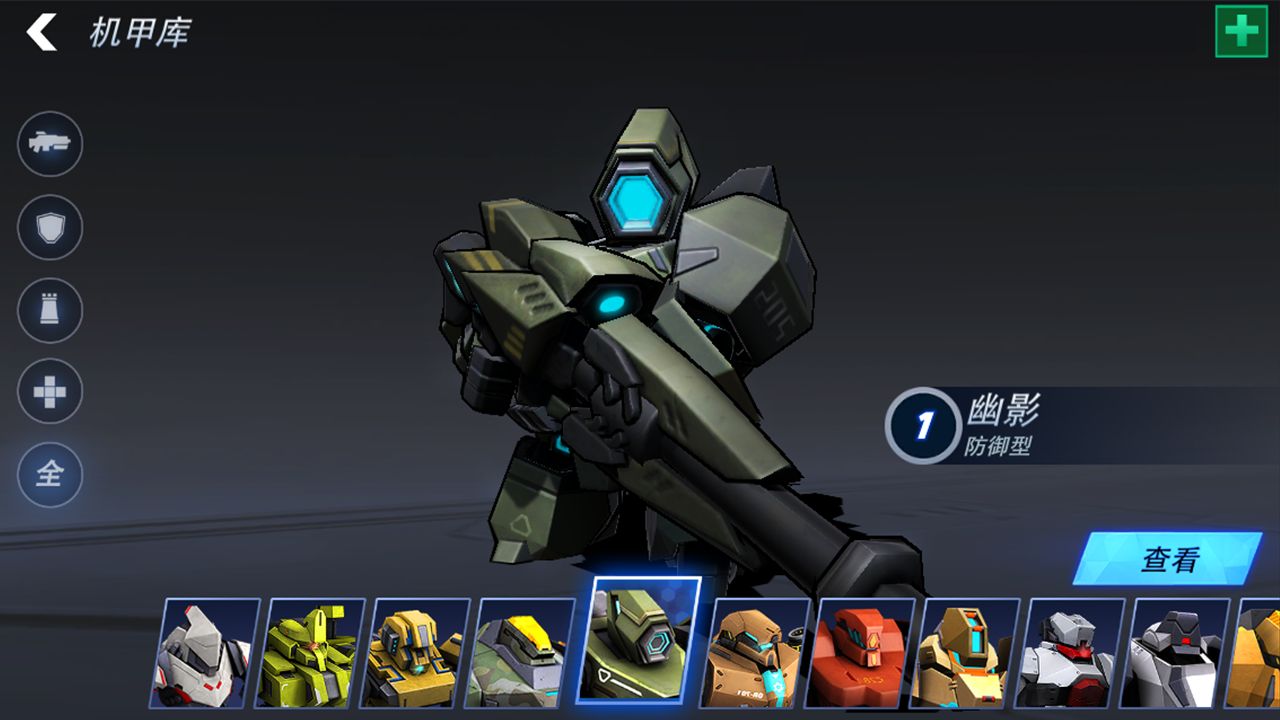Show all mechs with the 全 filter
This screenshot has width=1280, height=720.
(x=50, y=475)
